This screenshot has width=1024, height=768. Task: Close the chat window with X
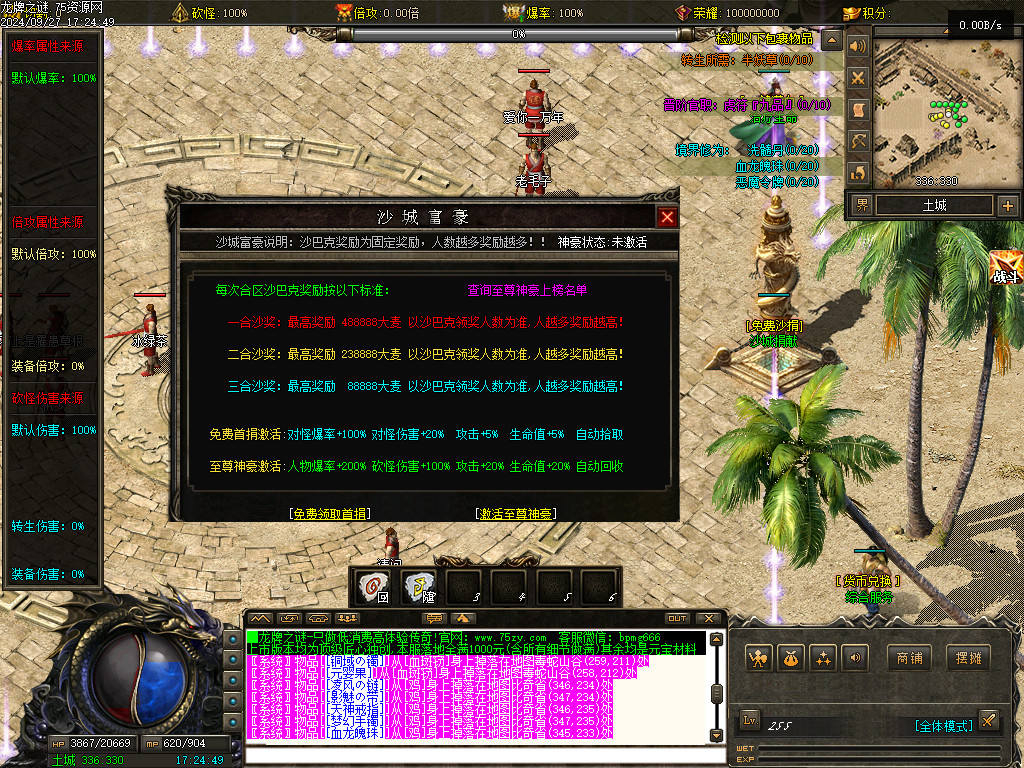pyautogui.click(x=709, y=619)
